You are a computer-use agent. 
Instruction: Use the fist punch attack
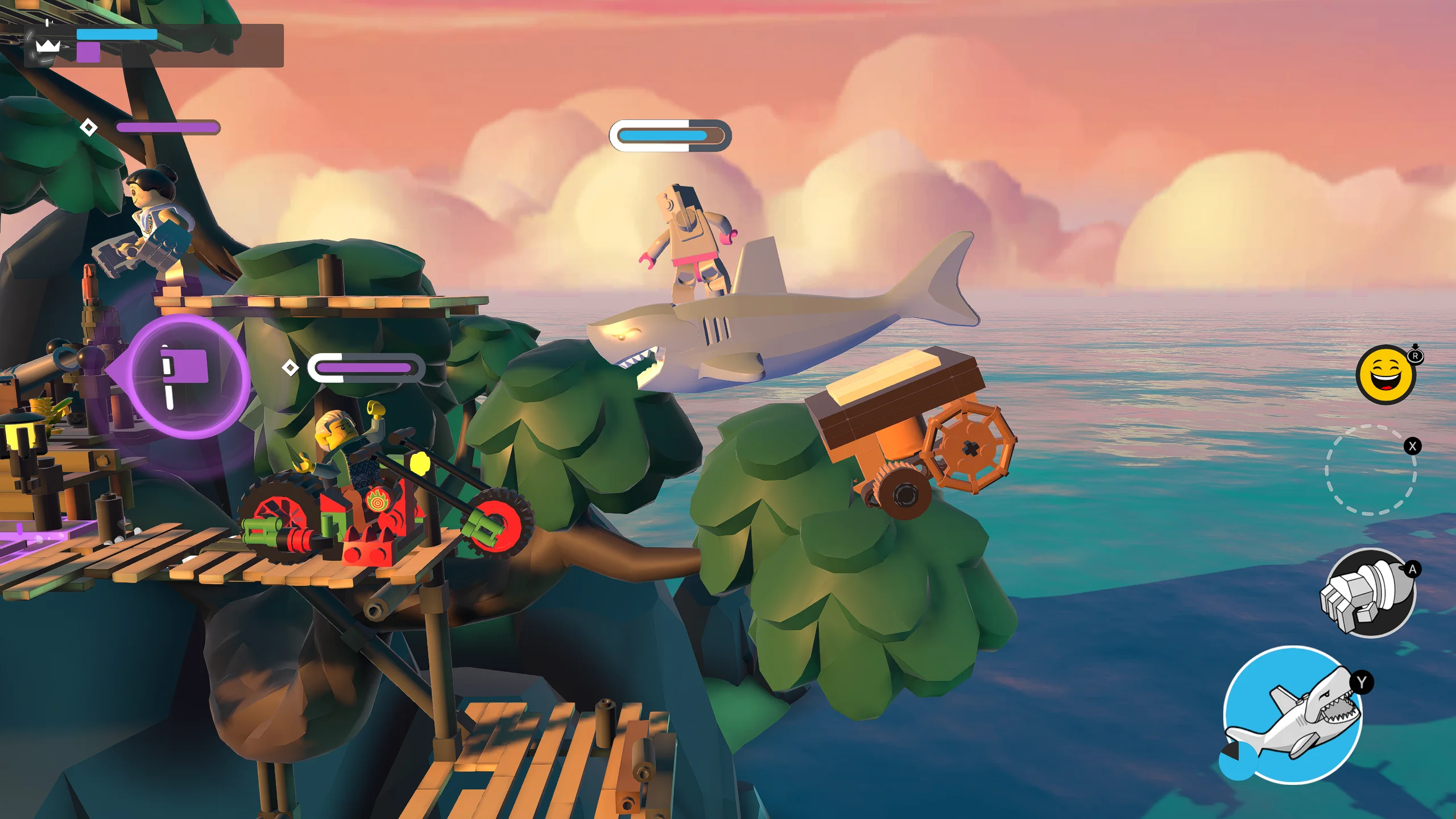(x=1369, y=593)
